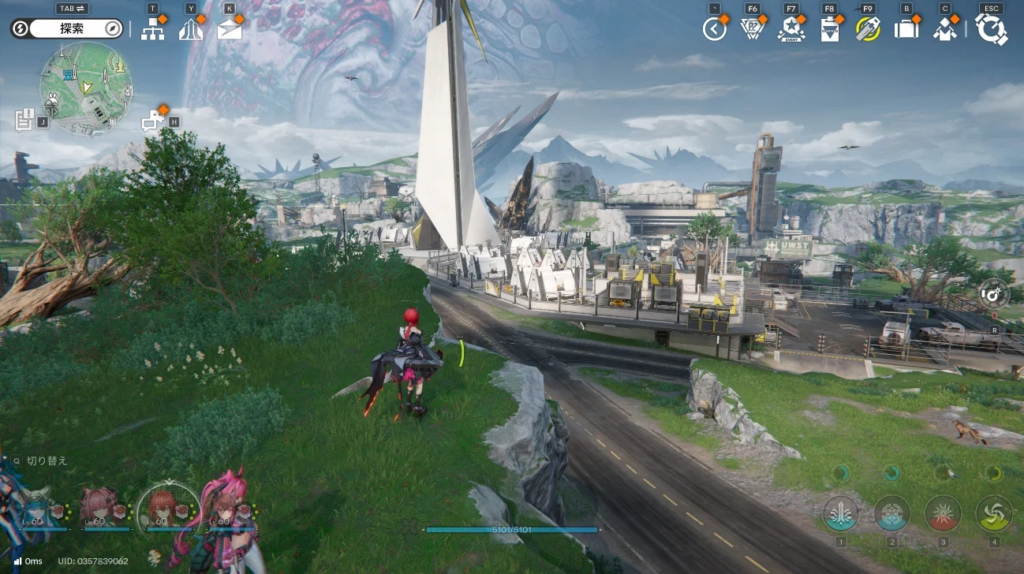
Task: Open the hierarchy chart icon
Action: coord(153,29)
